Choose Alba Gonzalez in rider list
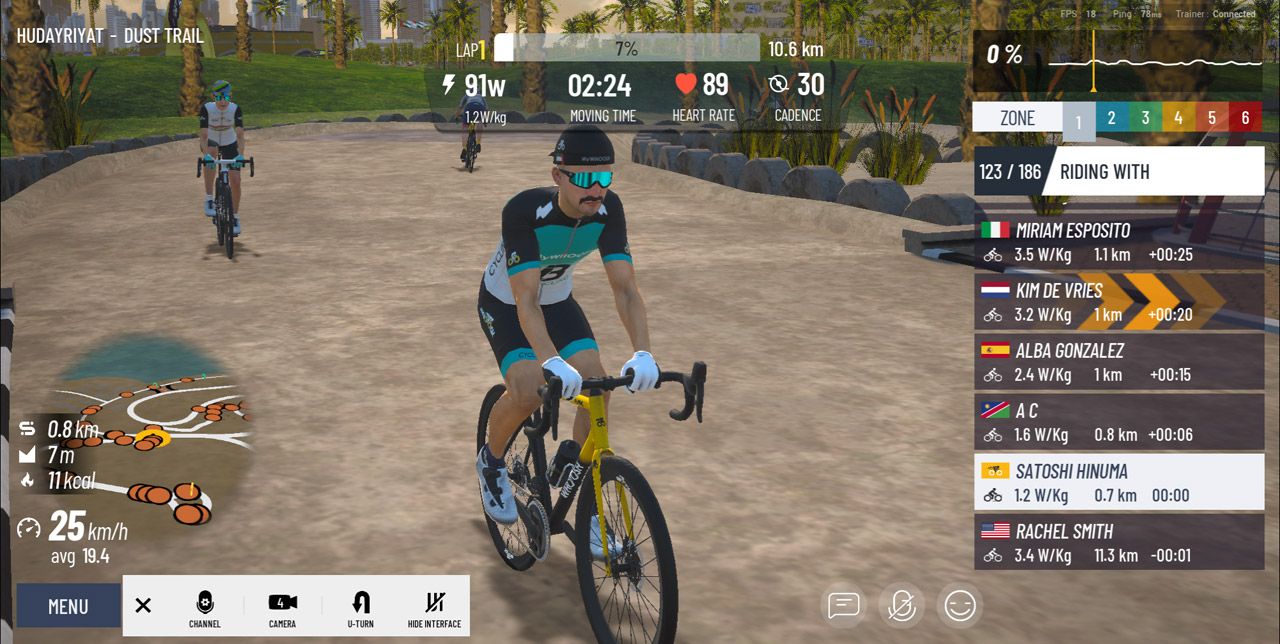This screenshot has width=1280, height=644. pyautogui.click(x=1118, y=362)
